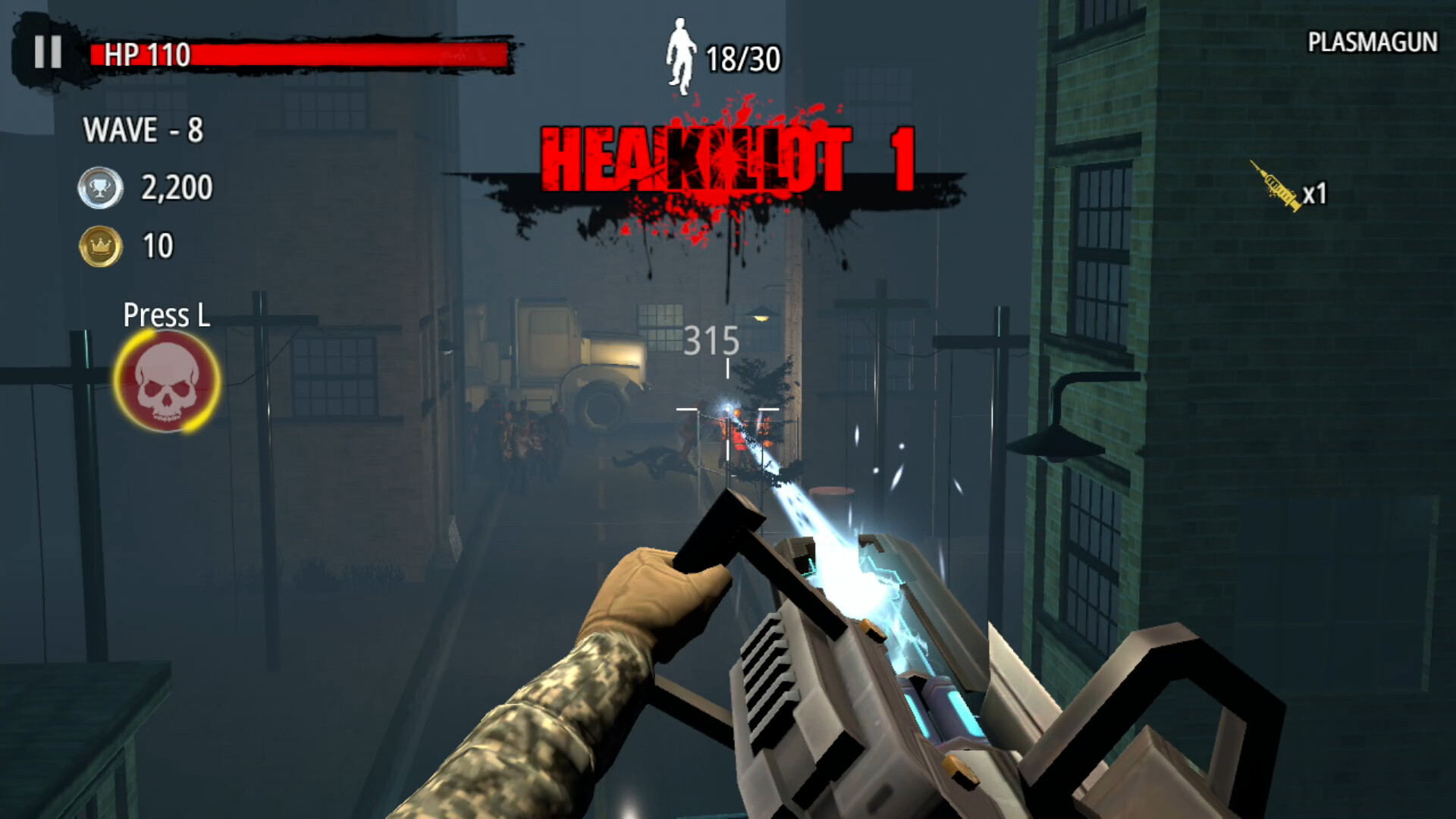Click the crosshair reticle on the zombie
1456x819 pixels.
[x=730, y=409]
